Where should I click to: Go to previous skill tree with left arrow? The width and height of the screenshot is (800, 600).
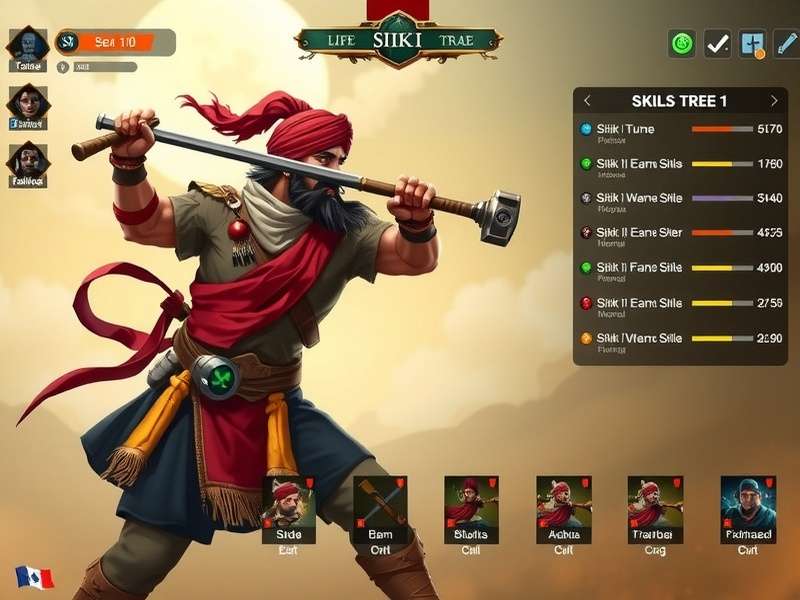[587, 101]
